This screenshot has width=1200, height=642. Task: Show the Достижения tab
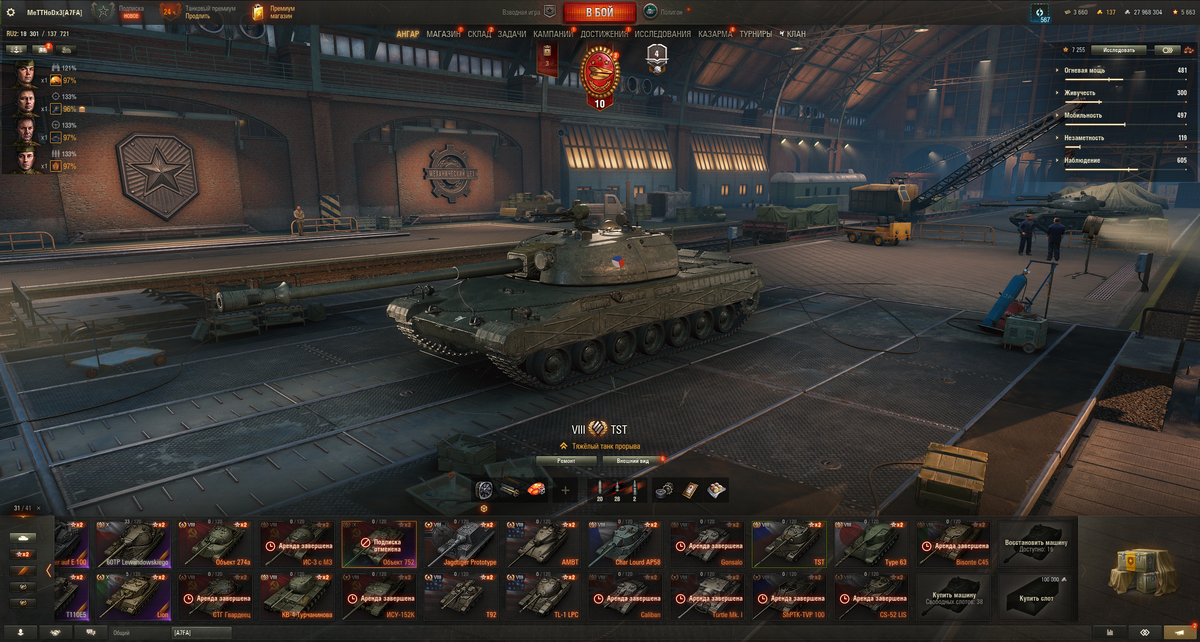pyautogui.click(x=604, y=34)
